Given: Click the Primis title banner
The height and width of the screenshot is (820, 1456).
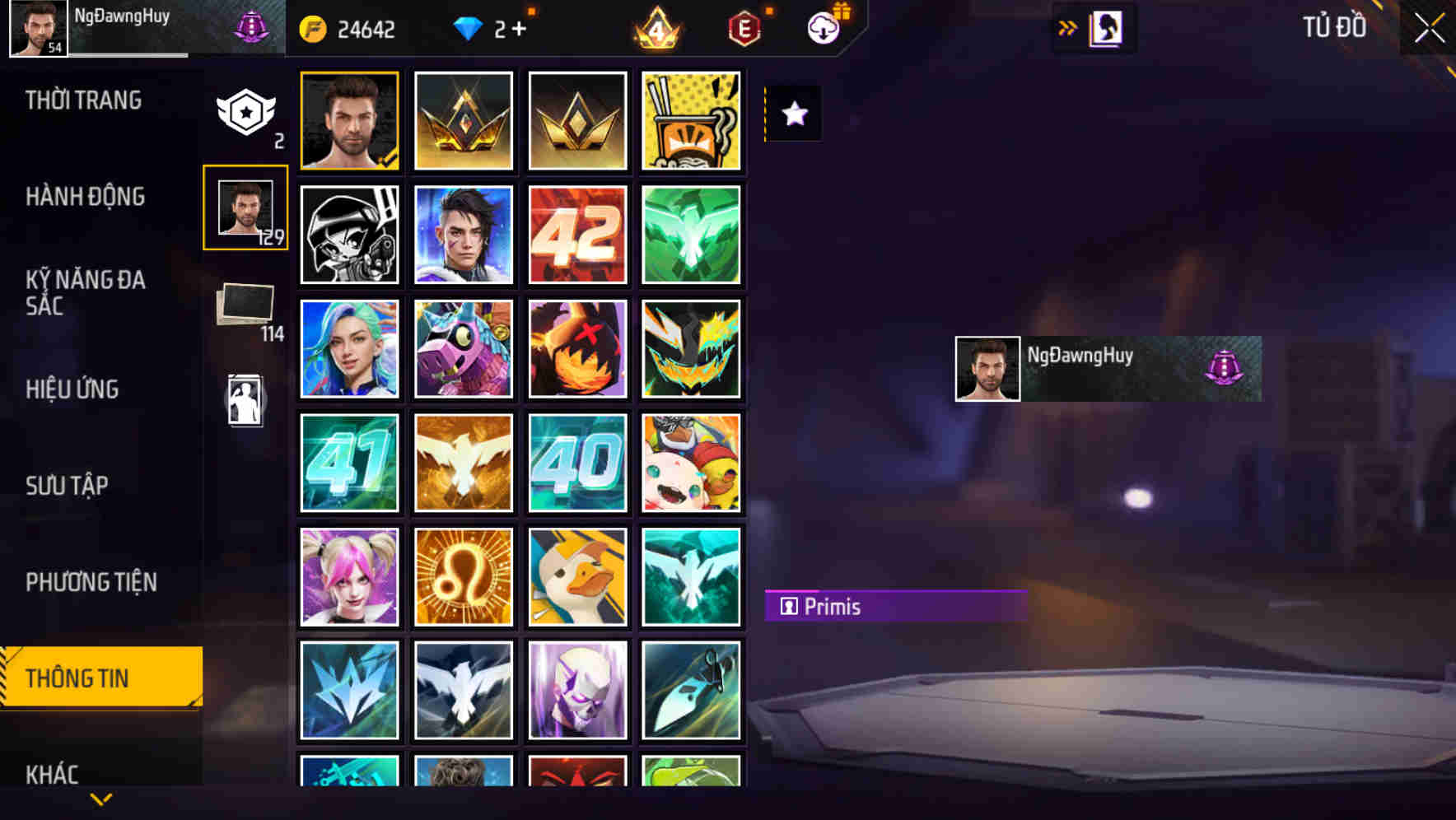Looking at the screenshot, I should pyautogui.click(x=896, y=606).
